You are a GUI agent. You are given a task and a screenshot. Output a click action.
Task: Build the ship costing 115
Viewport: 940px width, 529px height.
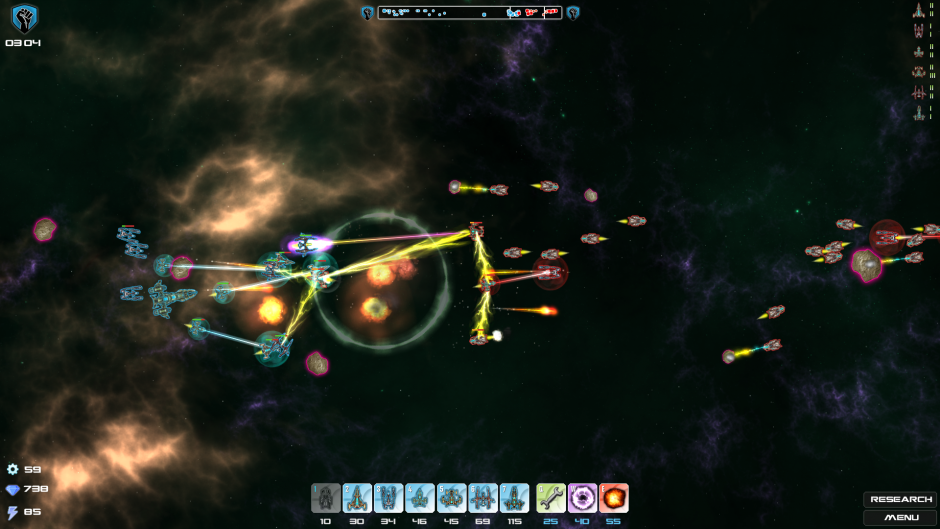tap(514, 498)
